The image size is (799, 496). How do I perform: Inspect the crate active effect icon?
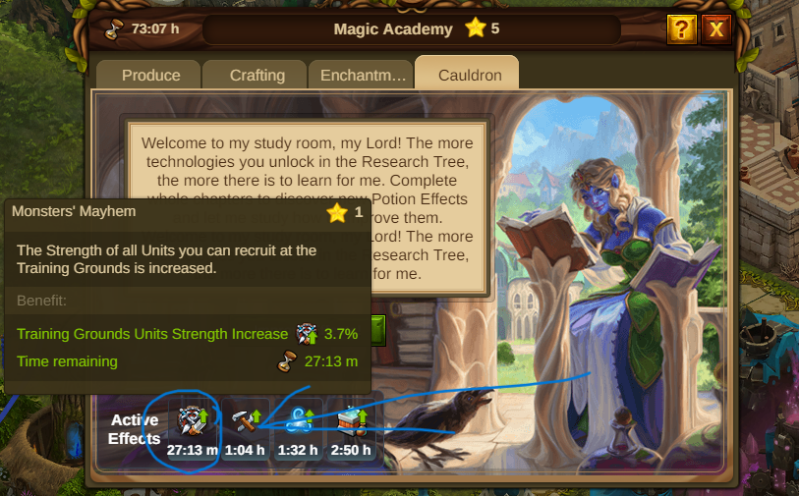(352, 422)
